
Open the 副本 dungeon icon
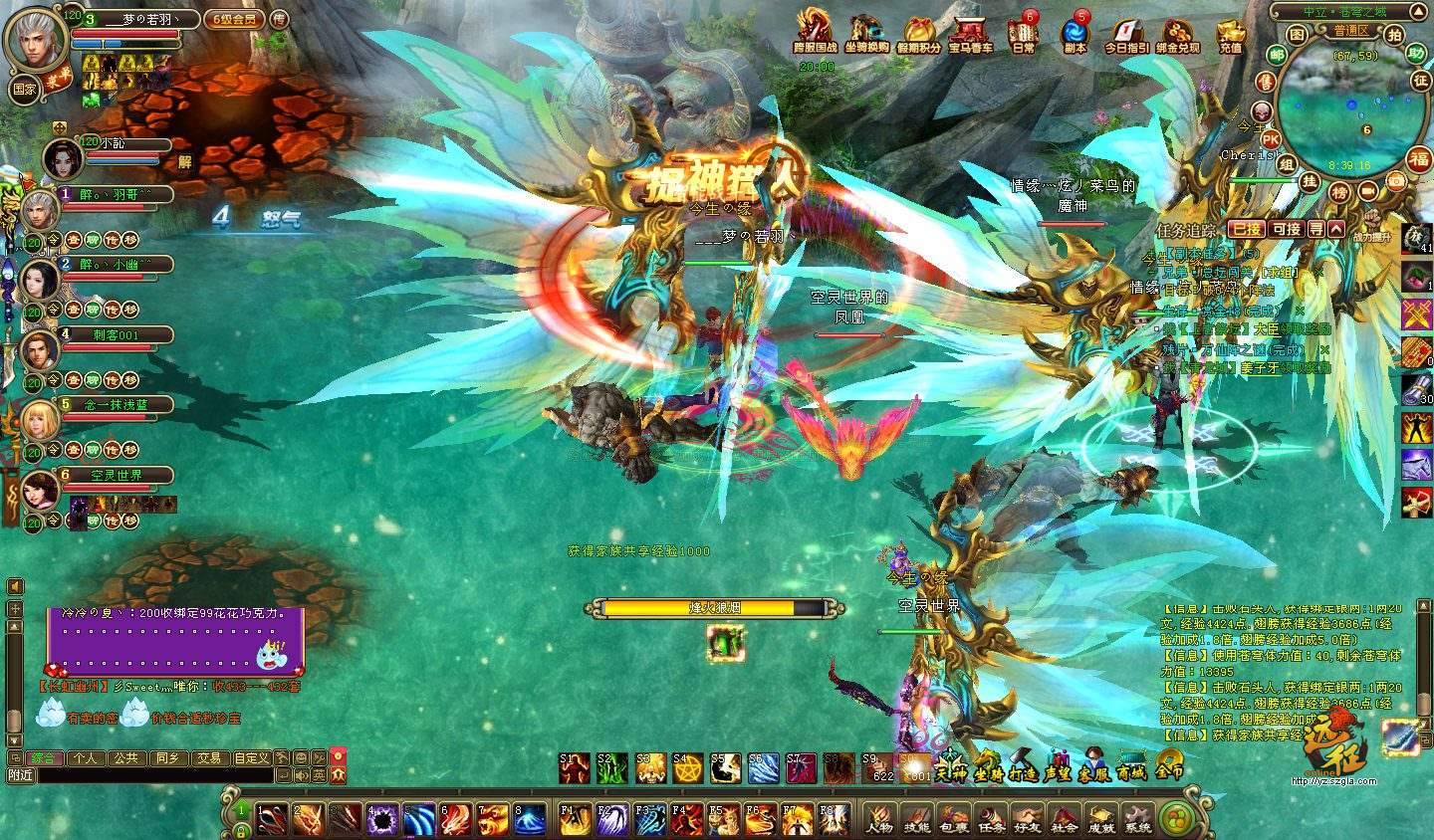[x=1075, y=32]
